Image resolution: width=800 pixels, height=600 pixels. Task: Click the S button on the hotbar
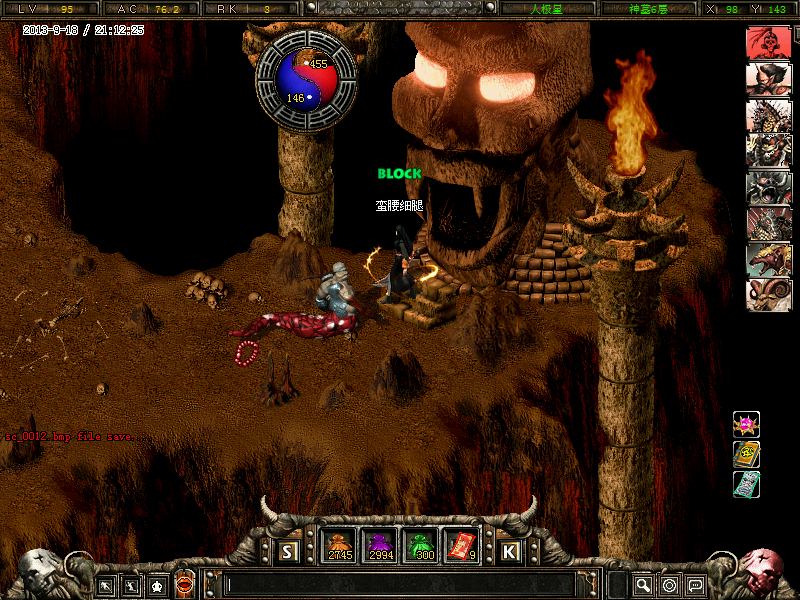288,550
